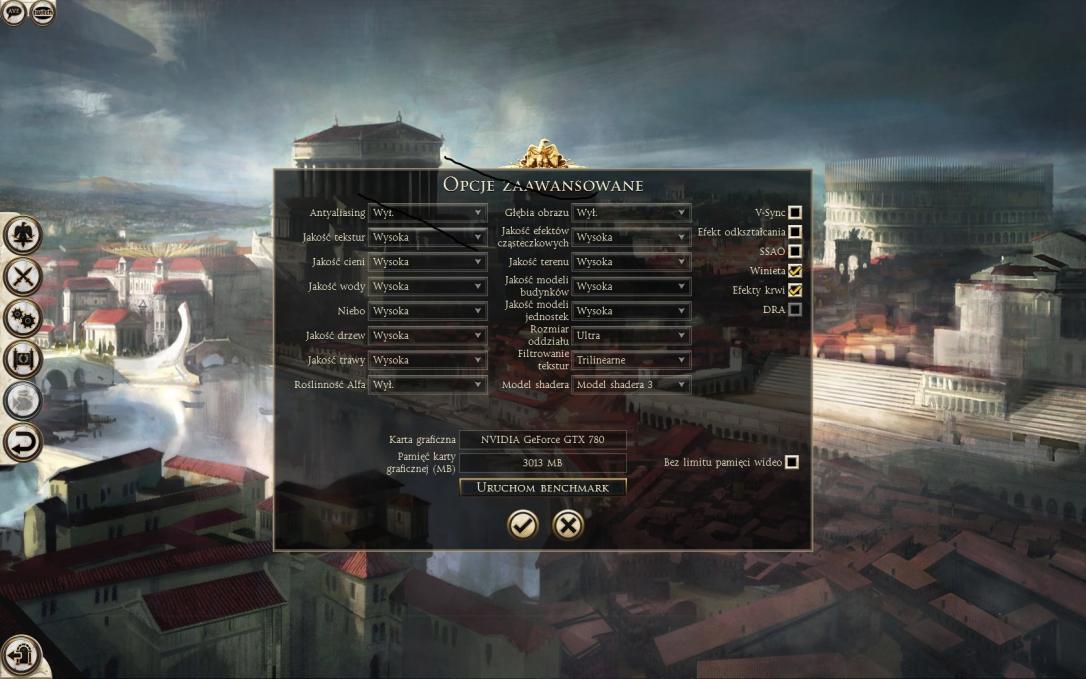The width and height of the screenshot is (1086, 679).
Task: Confirm settings with the checkmark button
Action: [522, 524]
